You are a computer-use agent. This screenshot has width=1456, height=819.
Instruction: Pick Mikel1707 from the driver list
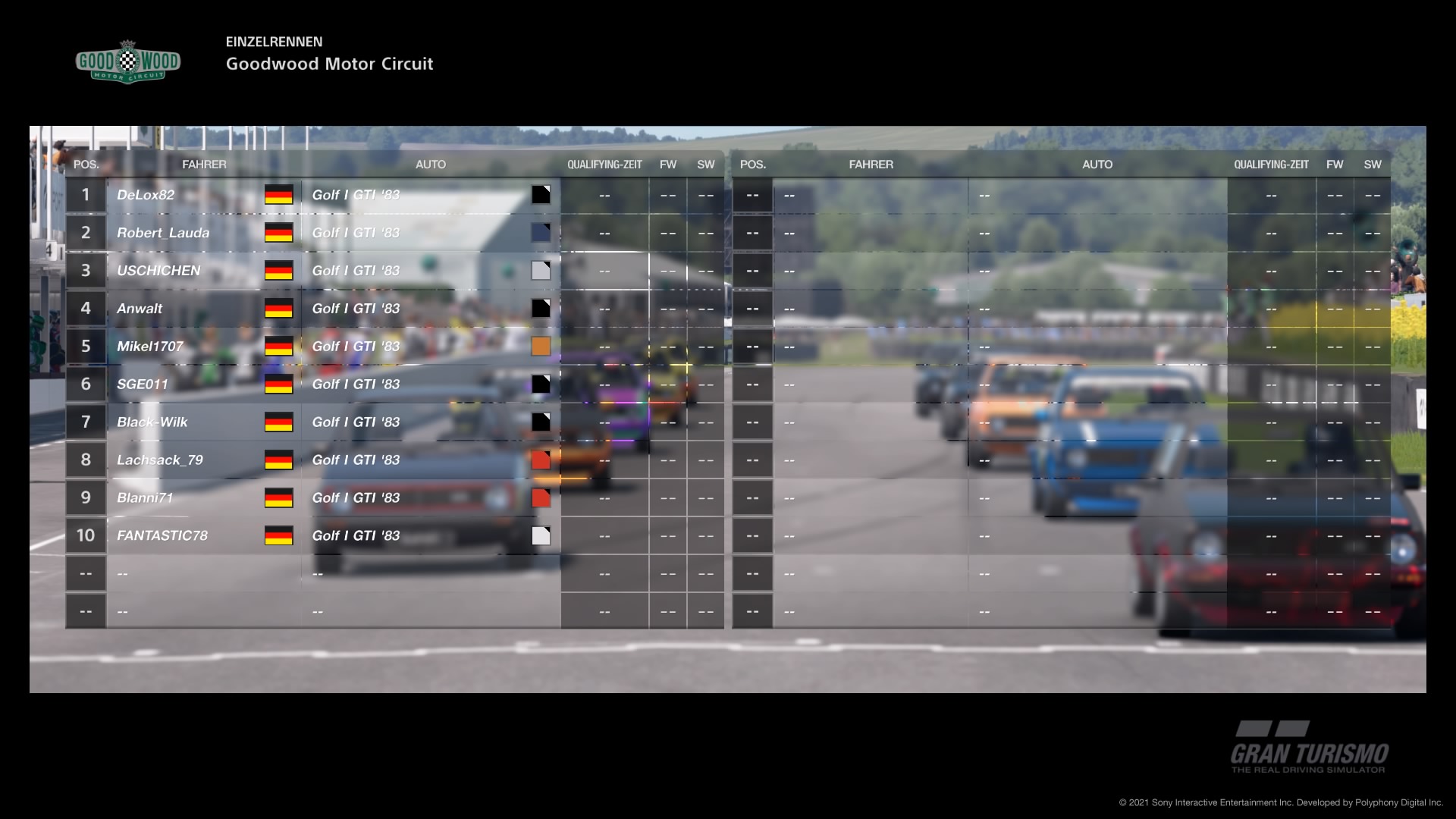[x=150, y=347]
